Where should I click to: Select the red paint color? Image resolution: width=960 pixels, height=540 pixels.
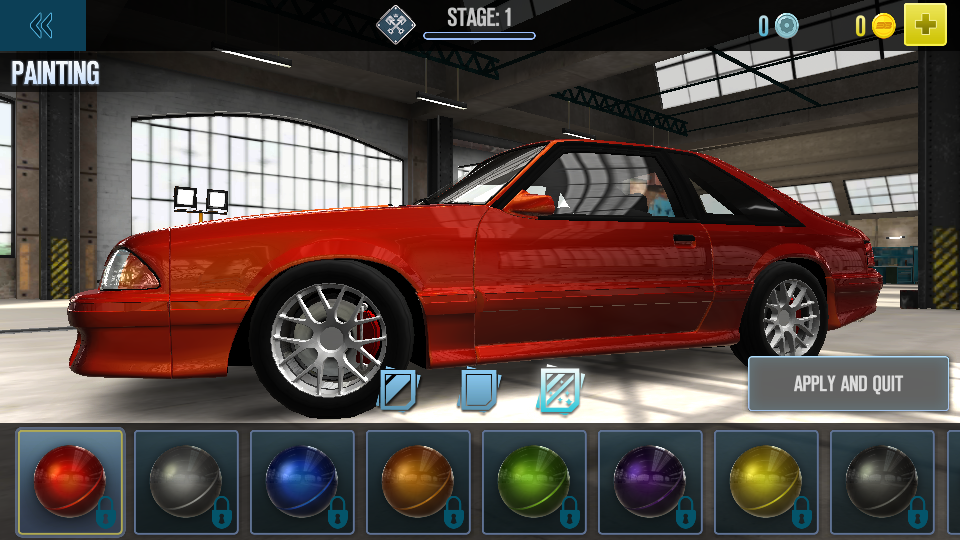coord(70,481)
